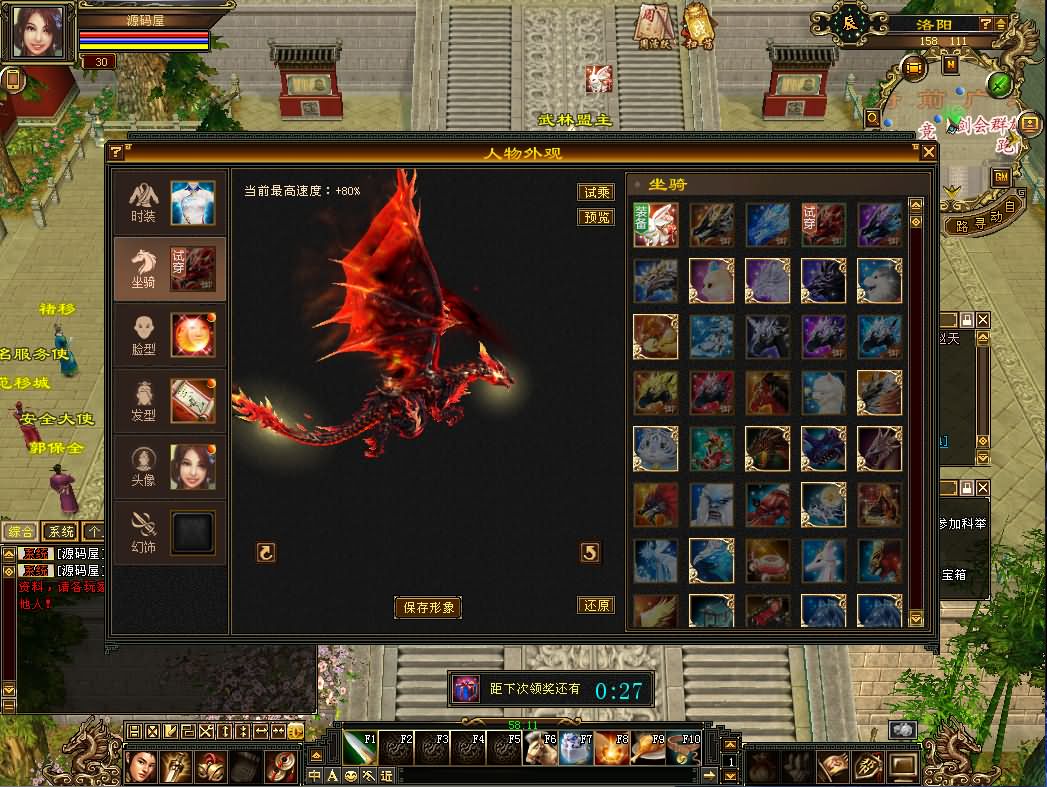Screen dimensions: 1047x787
Task: Save appearance with the 保存形象 button
Action: [428, 607]
